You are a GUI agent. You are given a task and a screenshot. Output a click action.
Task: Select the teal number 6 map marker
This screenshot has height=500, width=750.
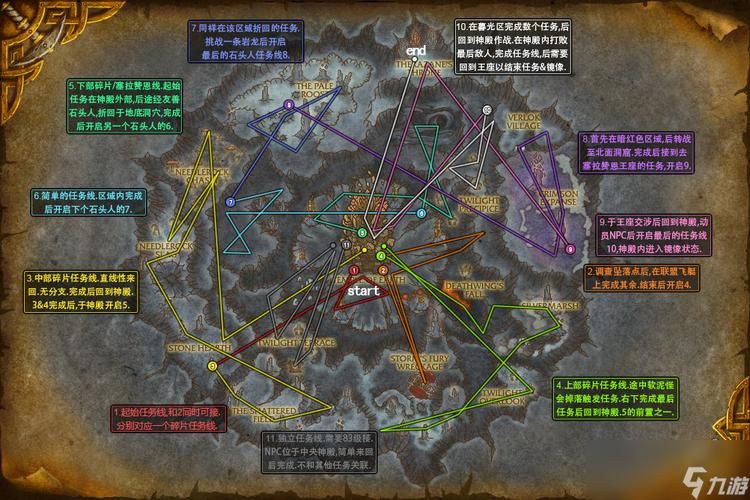click(x=421, y=213)
